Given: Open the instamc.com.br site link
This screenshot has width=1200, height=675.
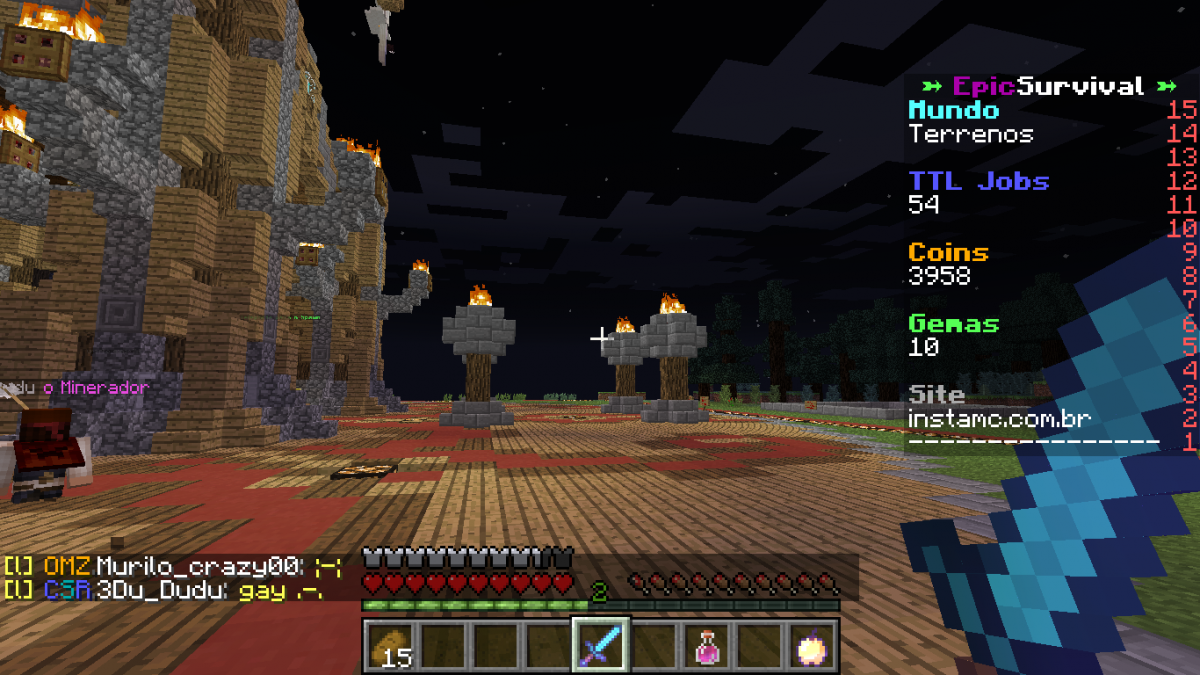Looking at the screenshot, I should coord(1000,419).
